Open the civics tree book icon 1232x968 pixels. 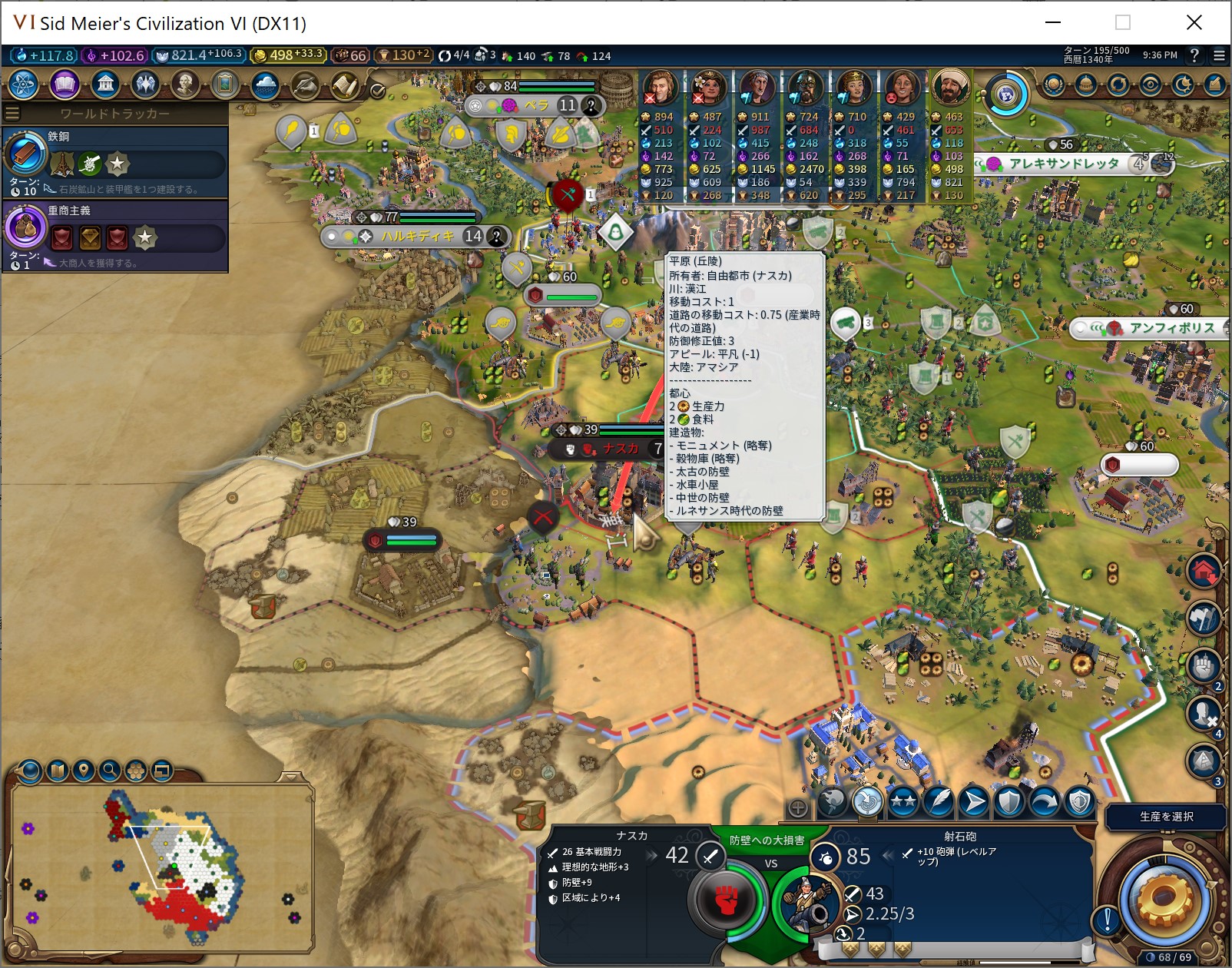[x=65, y=84]
